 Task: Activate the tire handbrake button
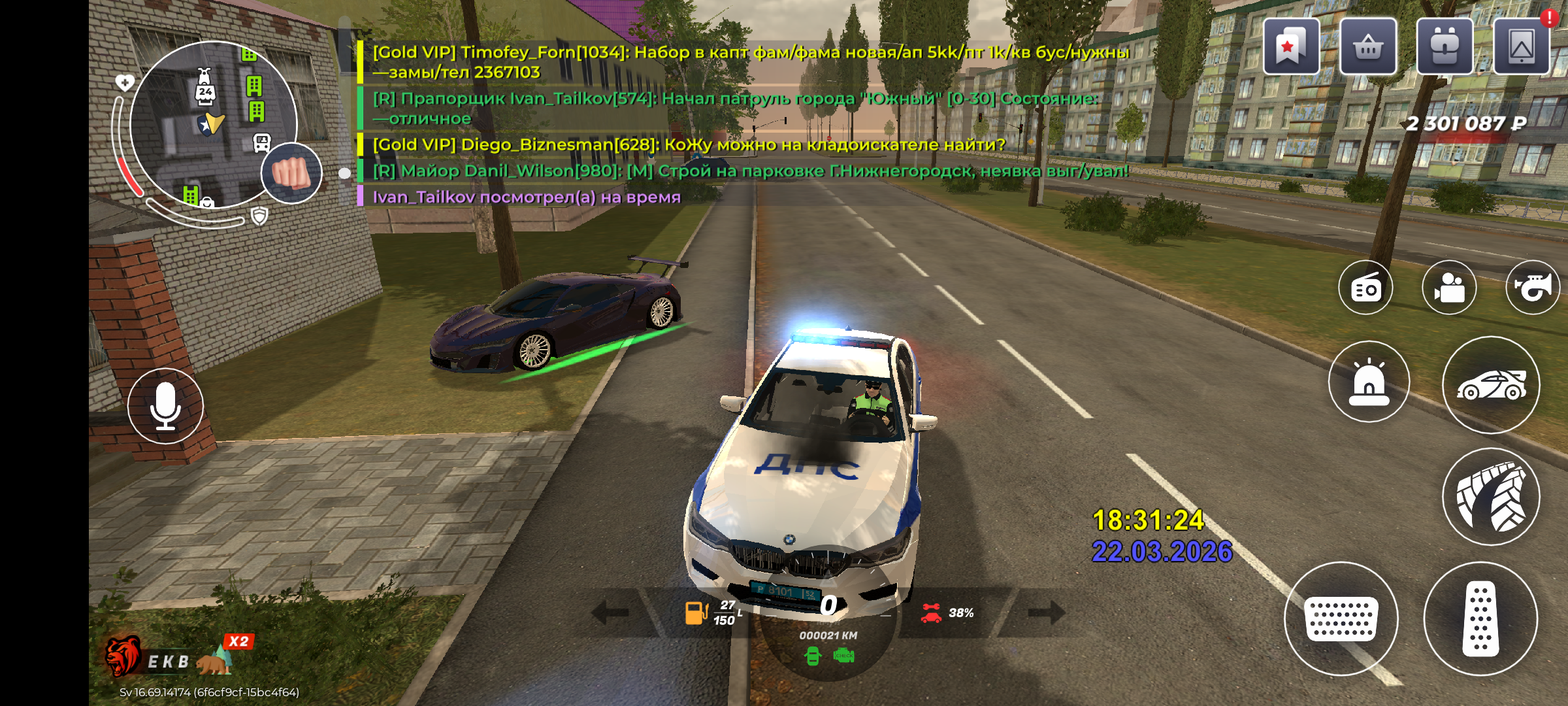click(x=1491, y=497)
